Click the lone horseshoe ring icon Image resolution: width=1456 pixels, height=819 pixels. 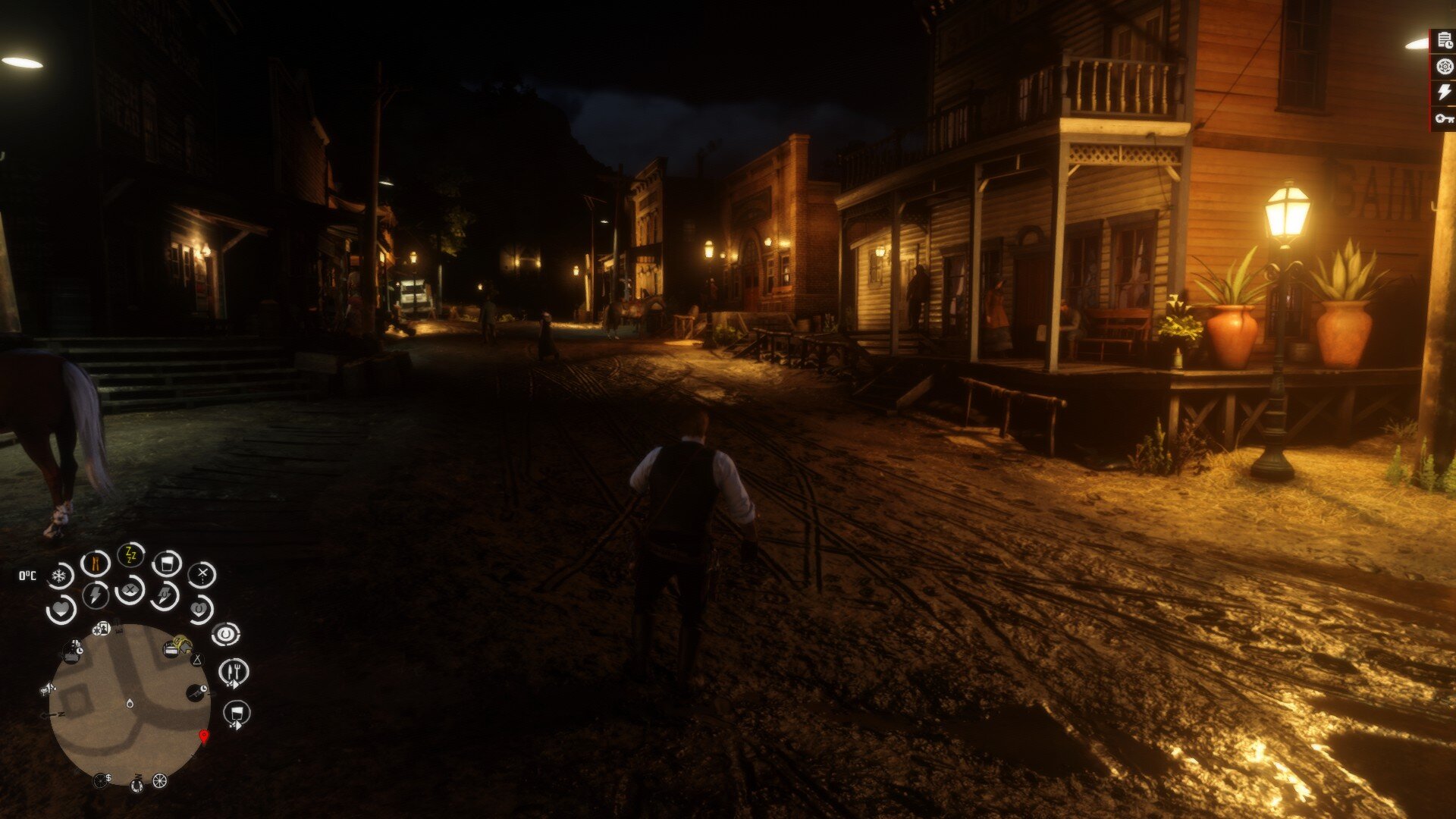point(225,633)
